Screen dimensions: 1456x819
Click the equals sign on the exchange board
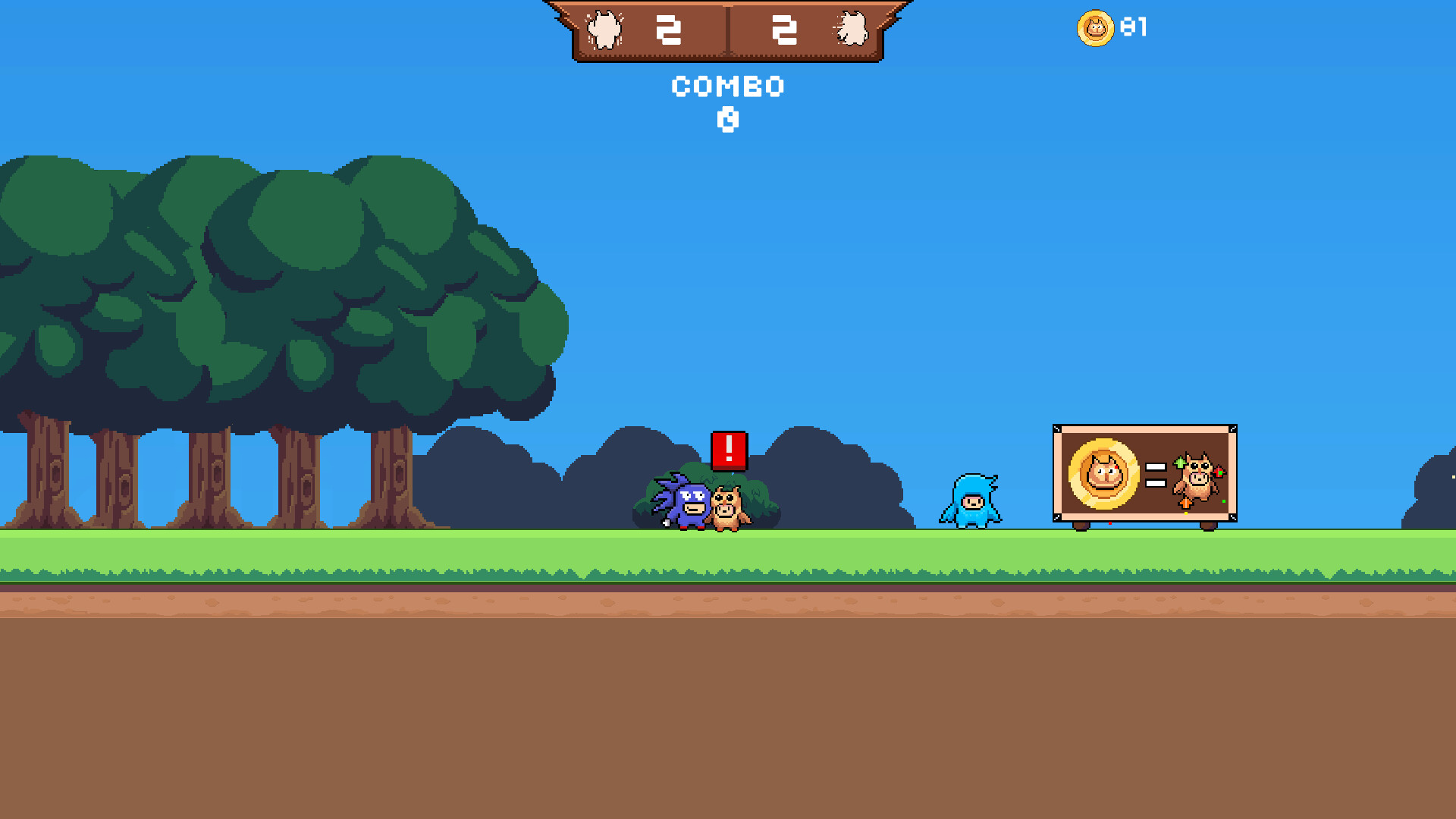1155,475
